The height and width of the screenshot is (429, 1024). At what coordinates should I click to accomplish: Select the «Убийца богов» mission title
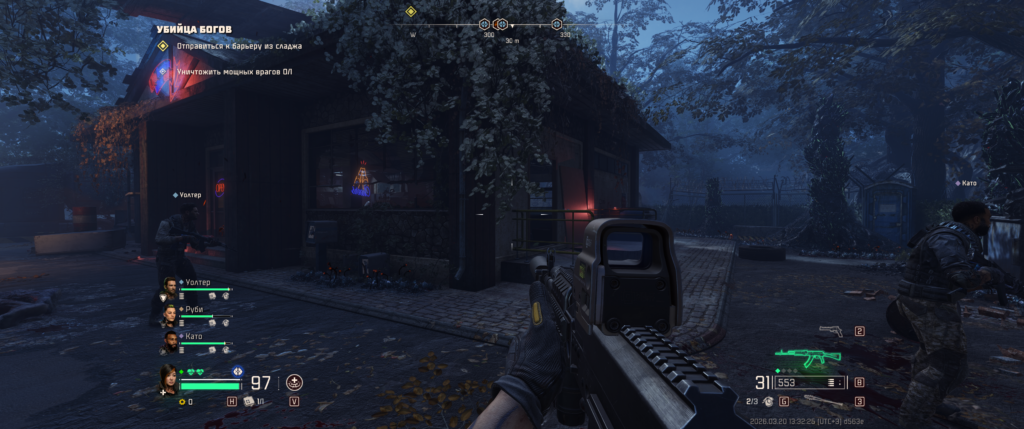(x=193, y=29)
